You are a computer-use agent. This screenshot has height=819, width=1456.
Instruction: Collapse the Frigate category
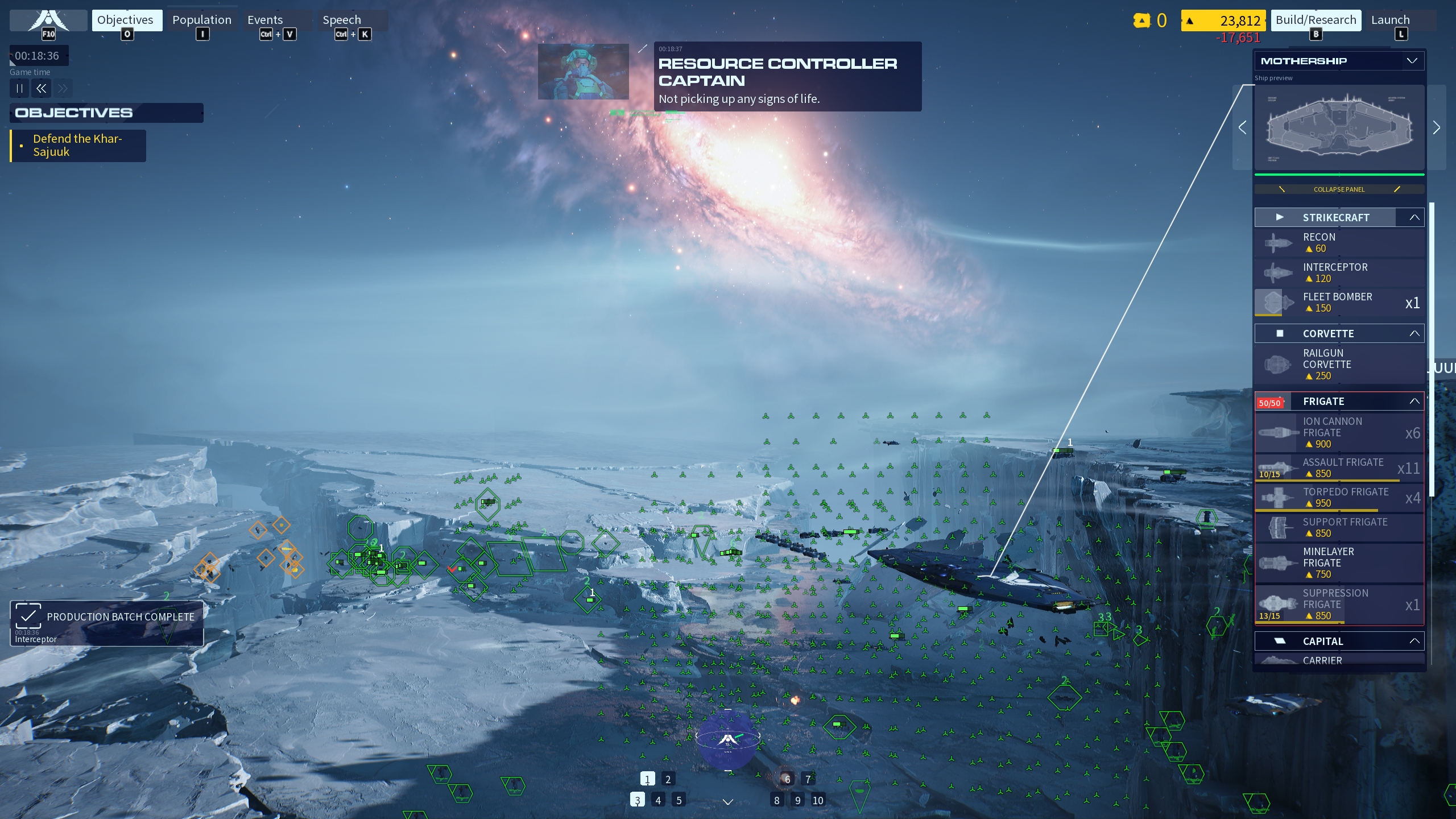pyautogui.click(x=1414, y=402)
